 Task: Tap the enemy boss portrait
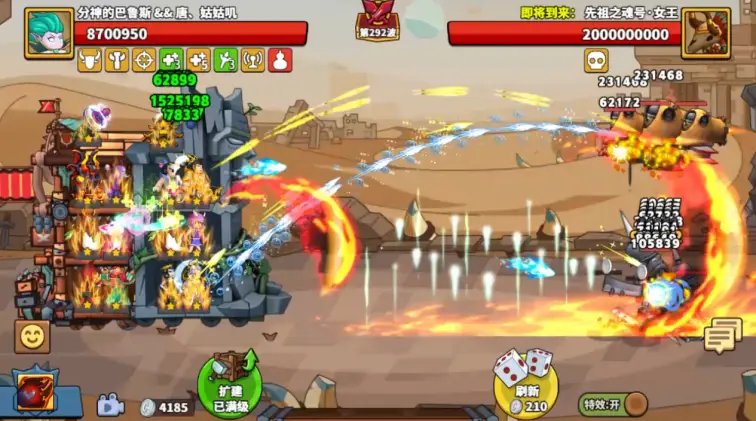tap(706, 33)
